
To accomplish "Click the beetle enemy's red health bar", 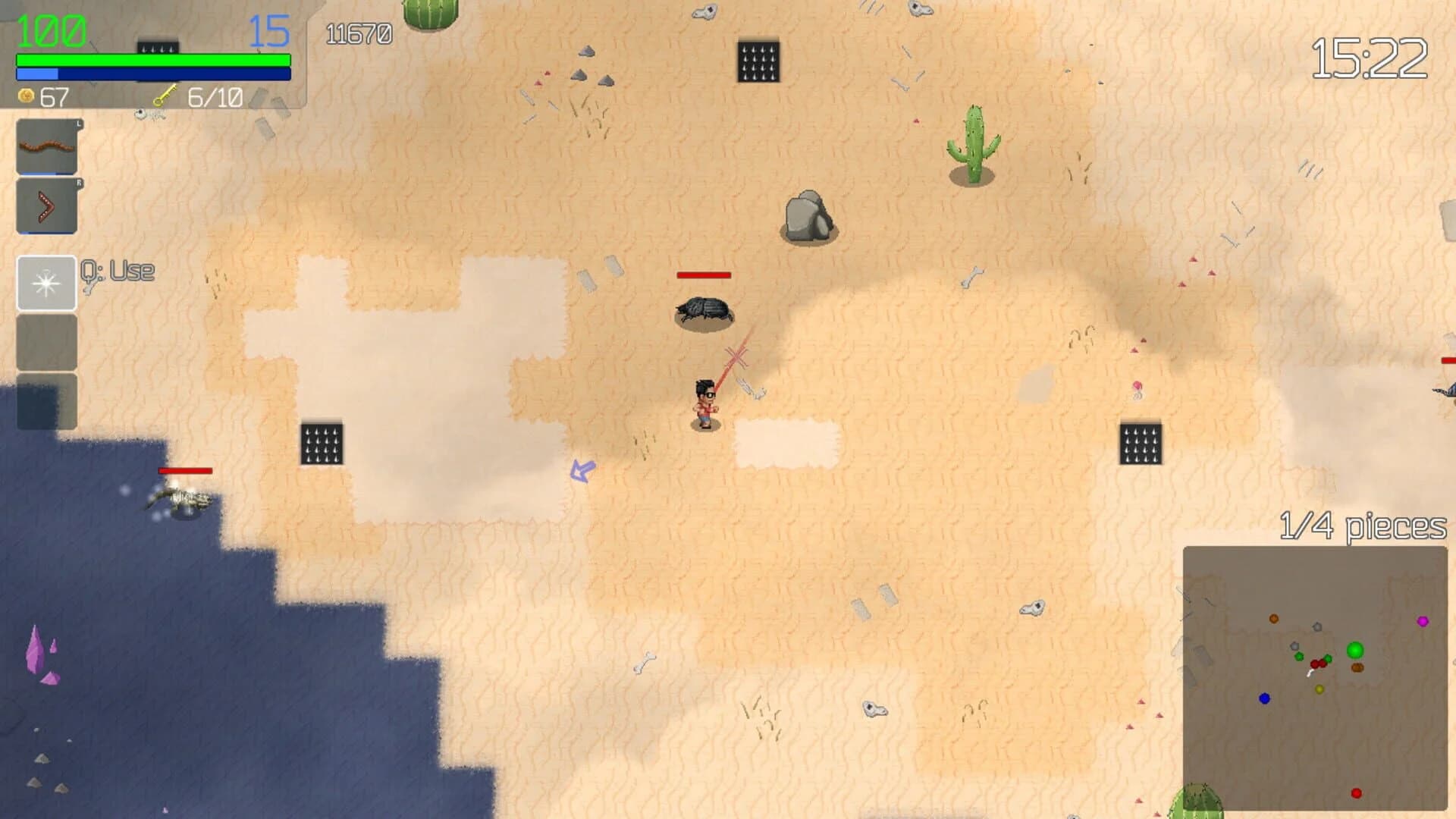I will coord(703,273).
